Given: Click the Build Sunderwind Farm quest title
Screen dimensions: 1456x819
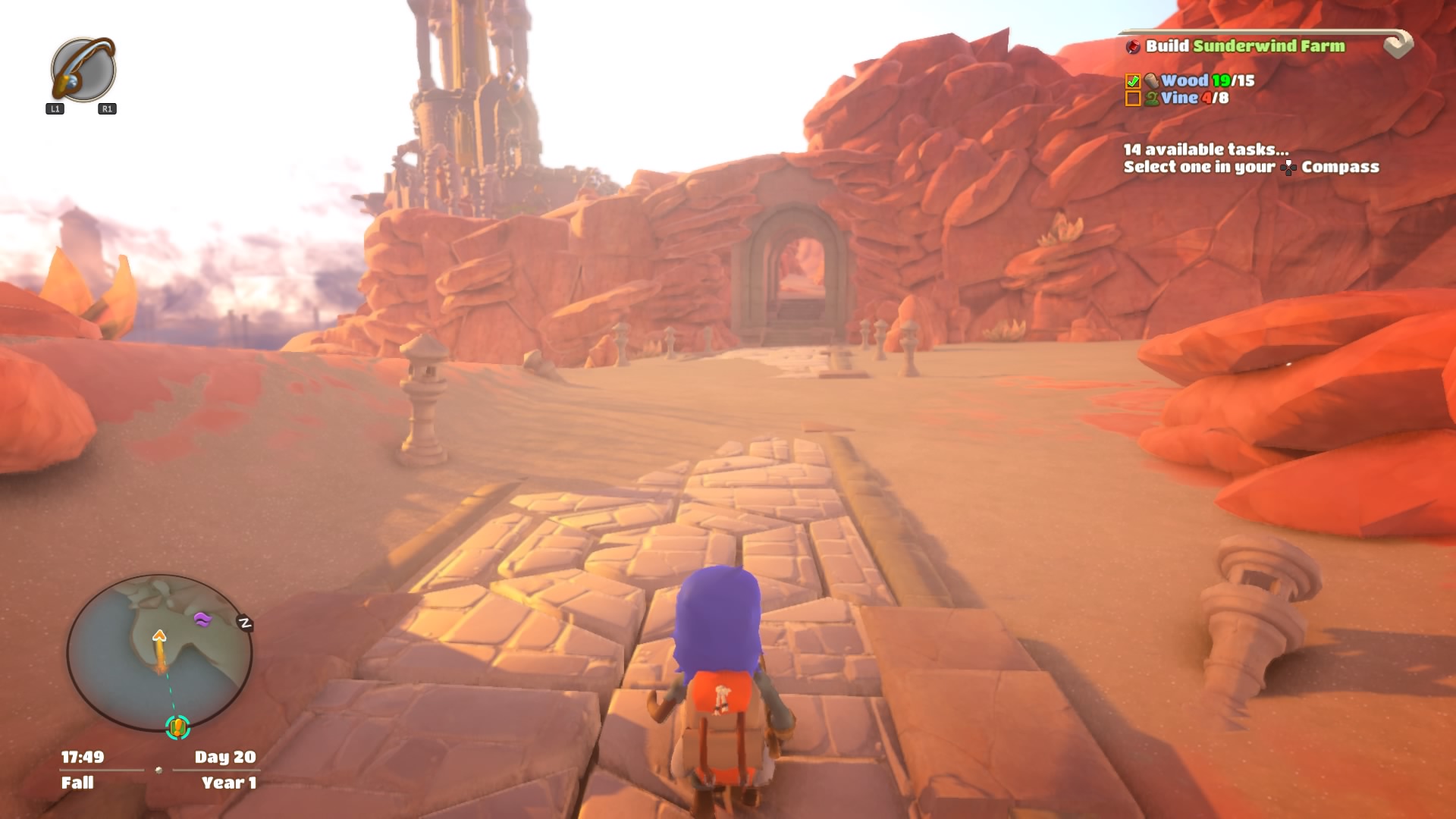Looking at the screenshot, I should 1244,46.
